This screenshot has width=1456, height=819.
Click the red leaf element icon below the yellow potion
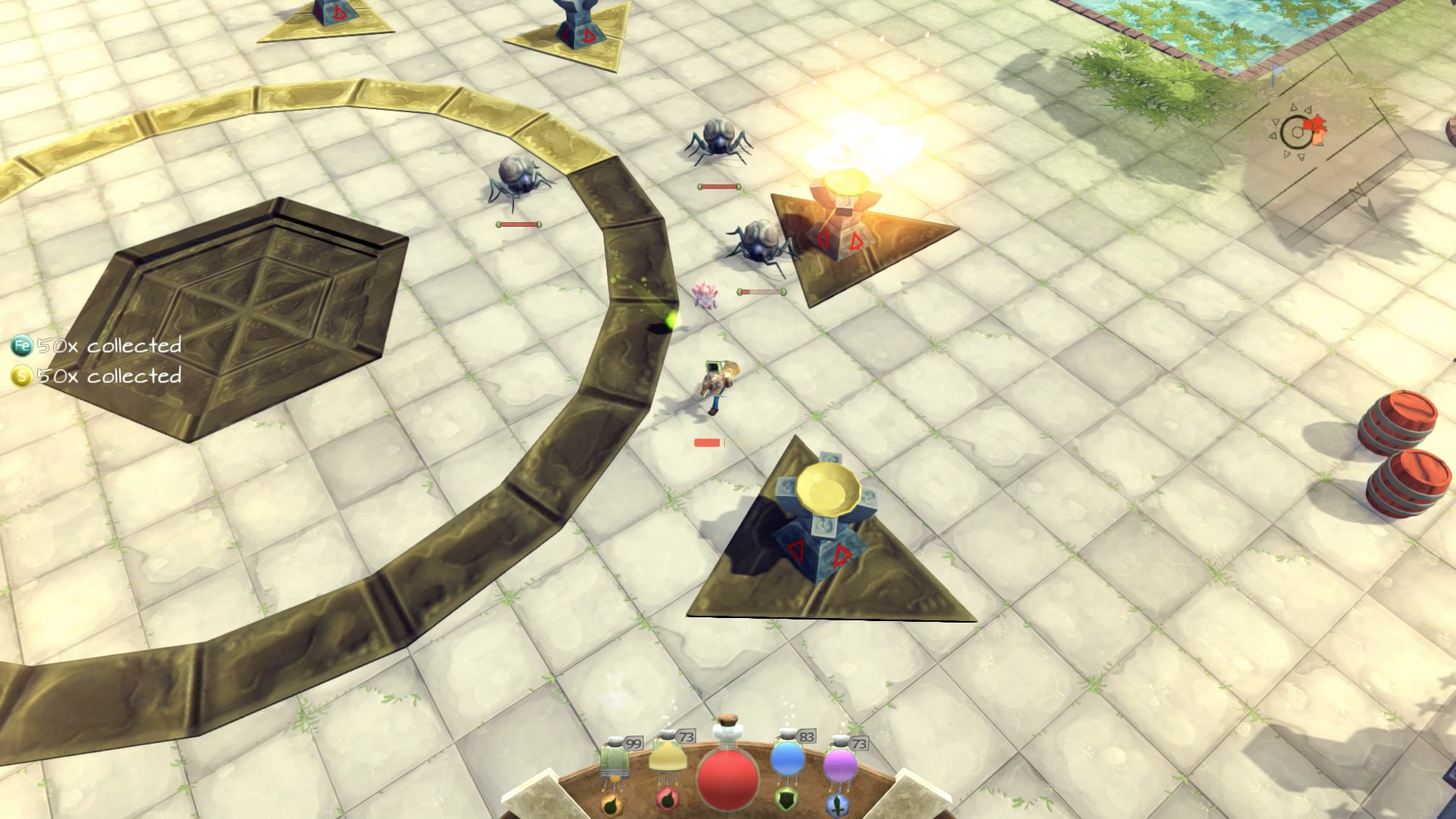click(667, 801)
